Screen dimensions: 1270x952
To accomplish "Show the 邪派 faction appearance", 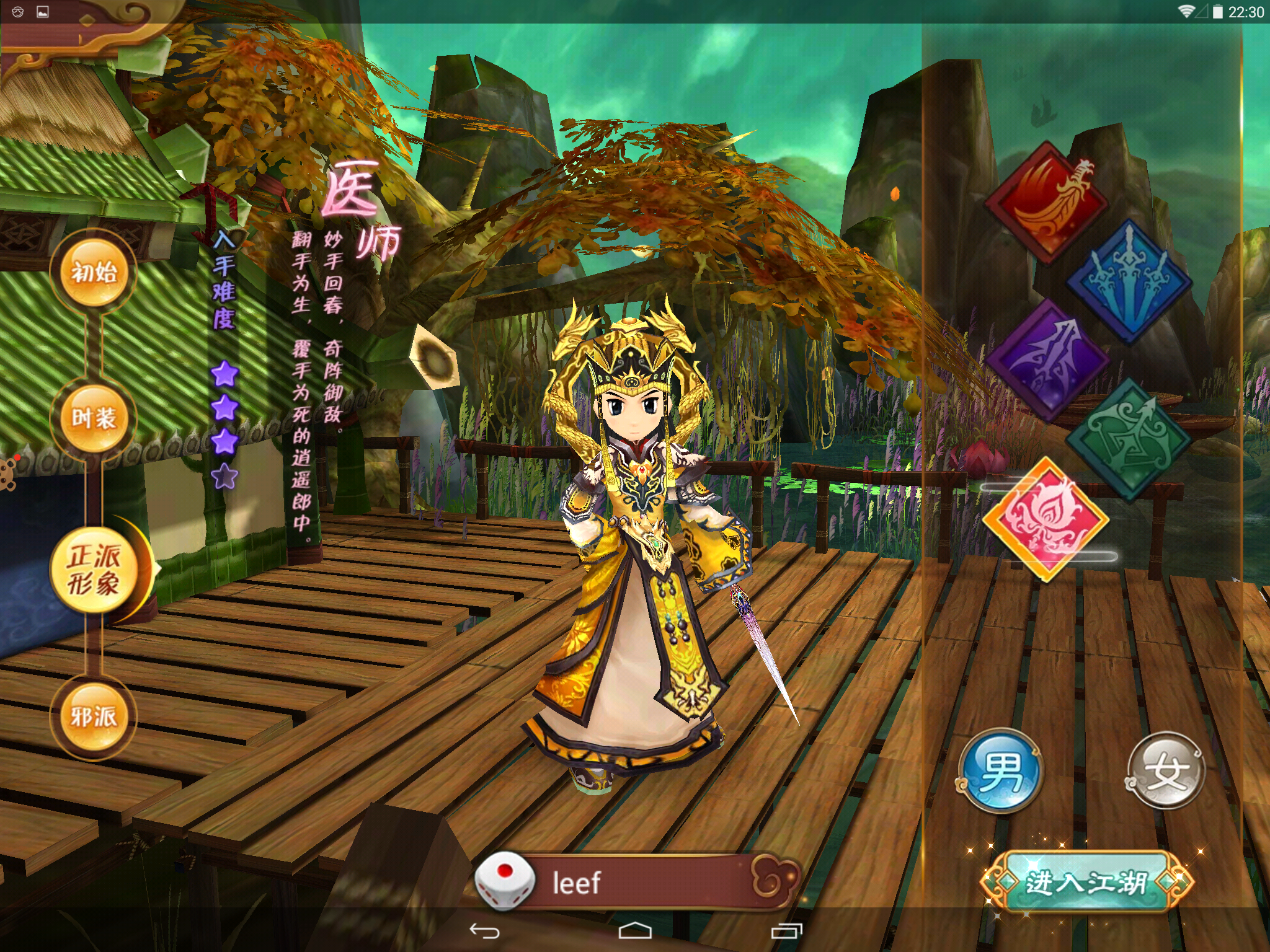I will pos(94,717).
